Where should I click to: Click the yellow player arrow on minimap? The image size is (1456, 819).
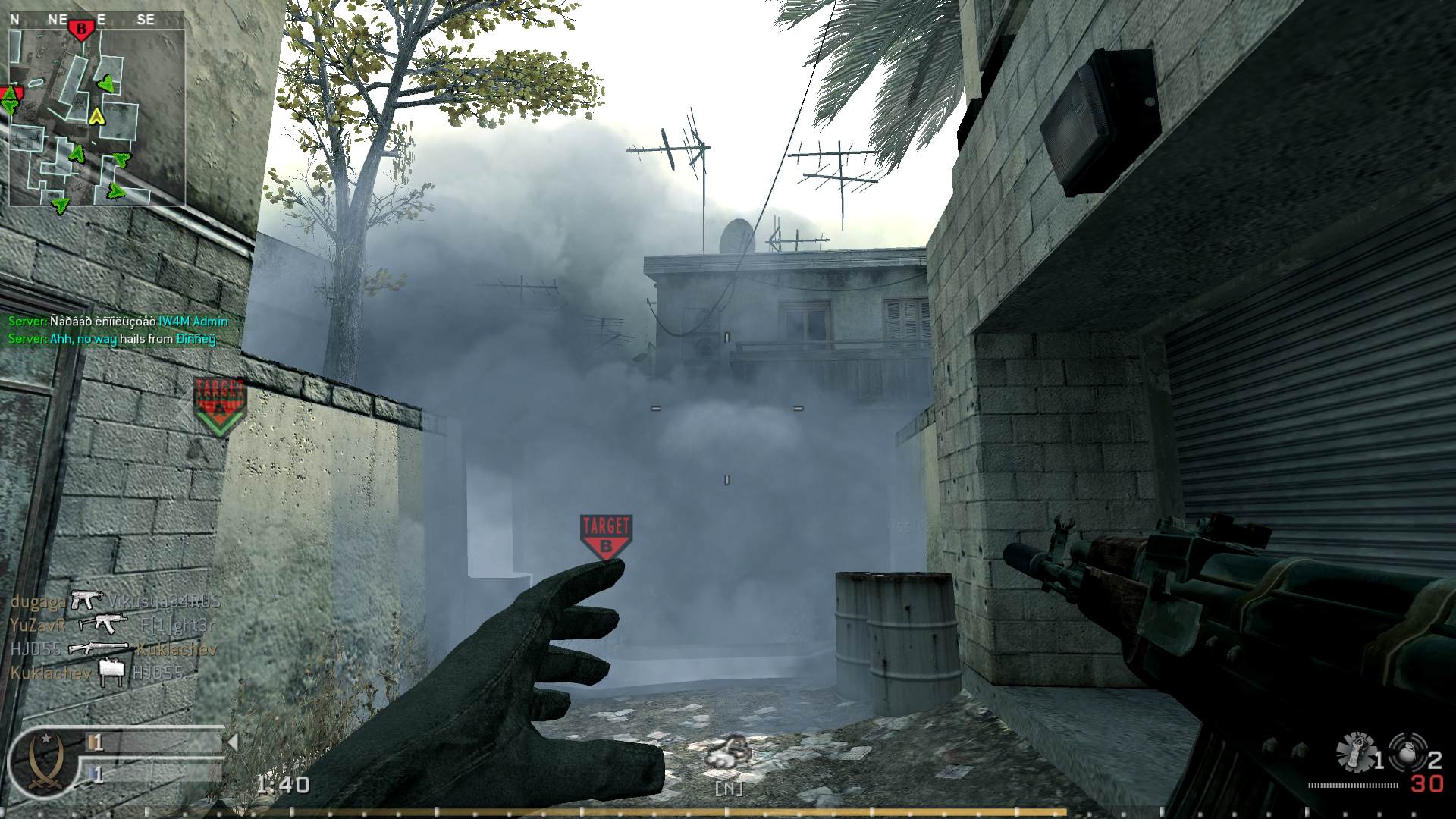[96, 116]
